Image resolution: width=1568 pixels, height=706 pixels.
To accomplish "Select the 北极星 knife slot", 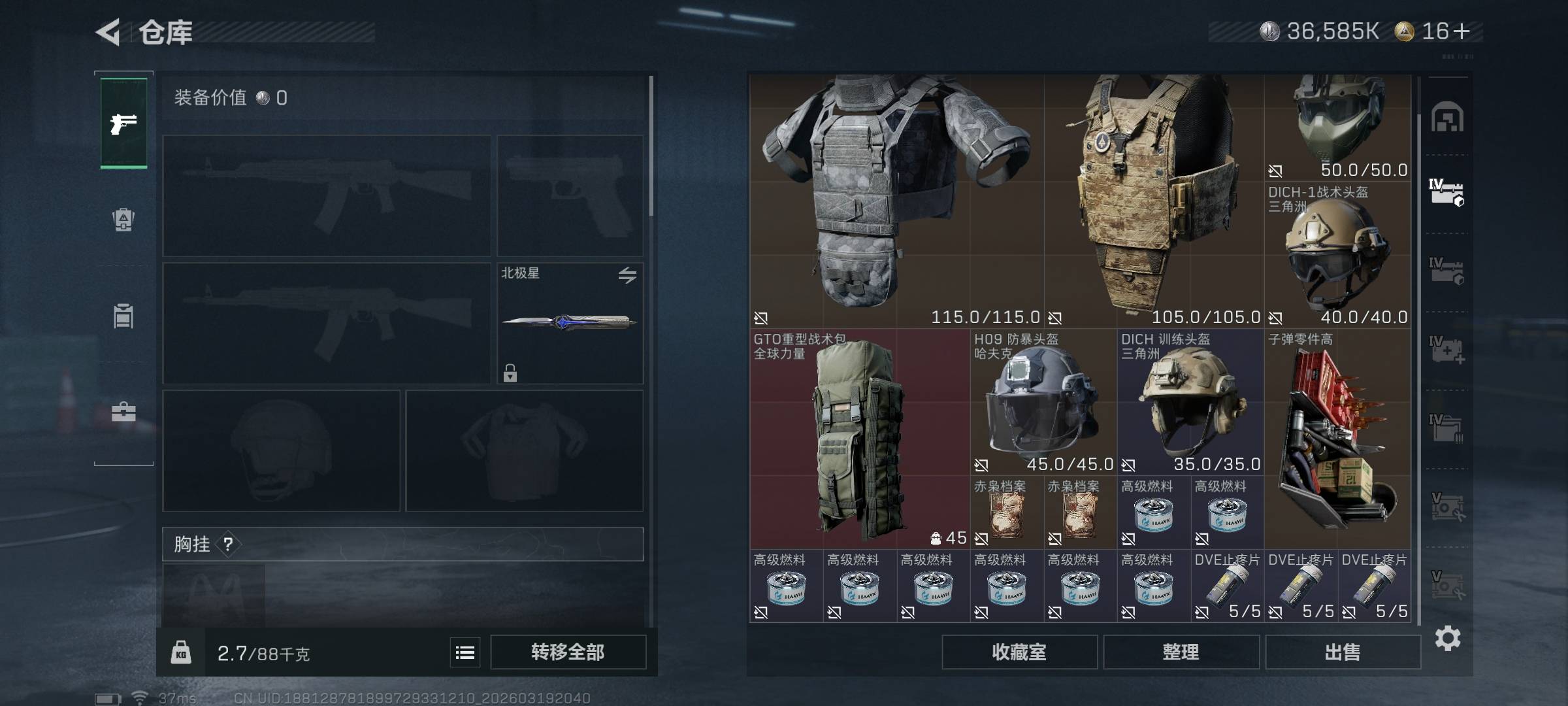I will 570,323.
